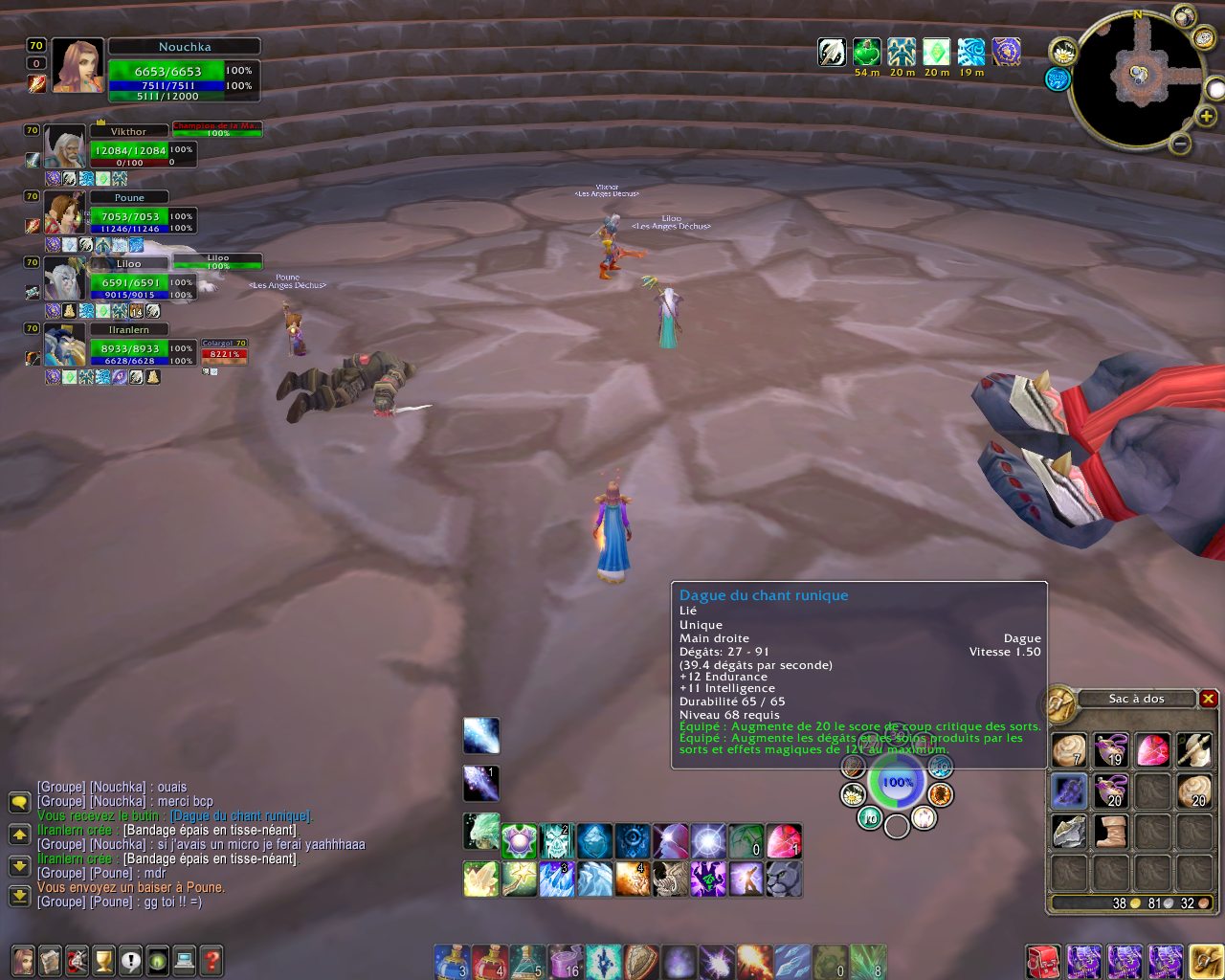Select the Dague du chant runique bag slot
Screen dimensions: 1225x980
(1069, 791)
